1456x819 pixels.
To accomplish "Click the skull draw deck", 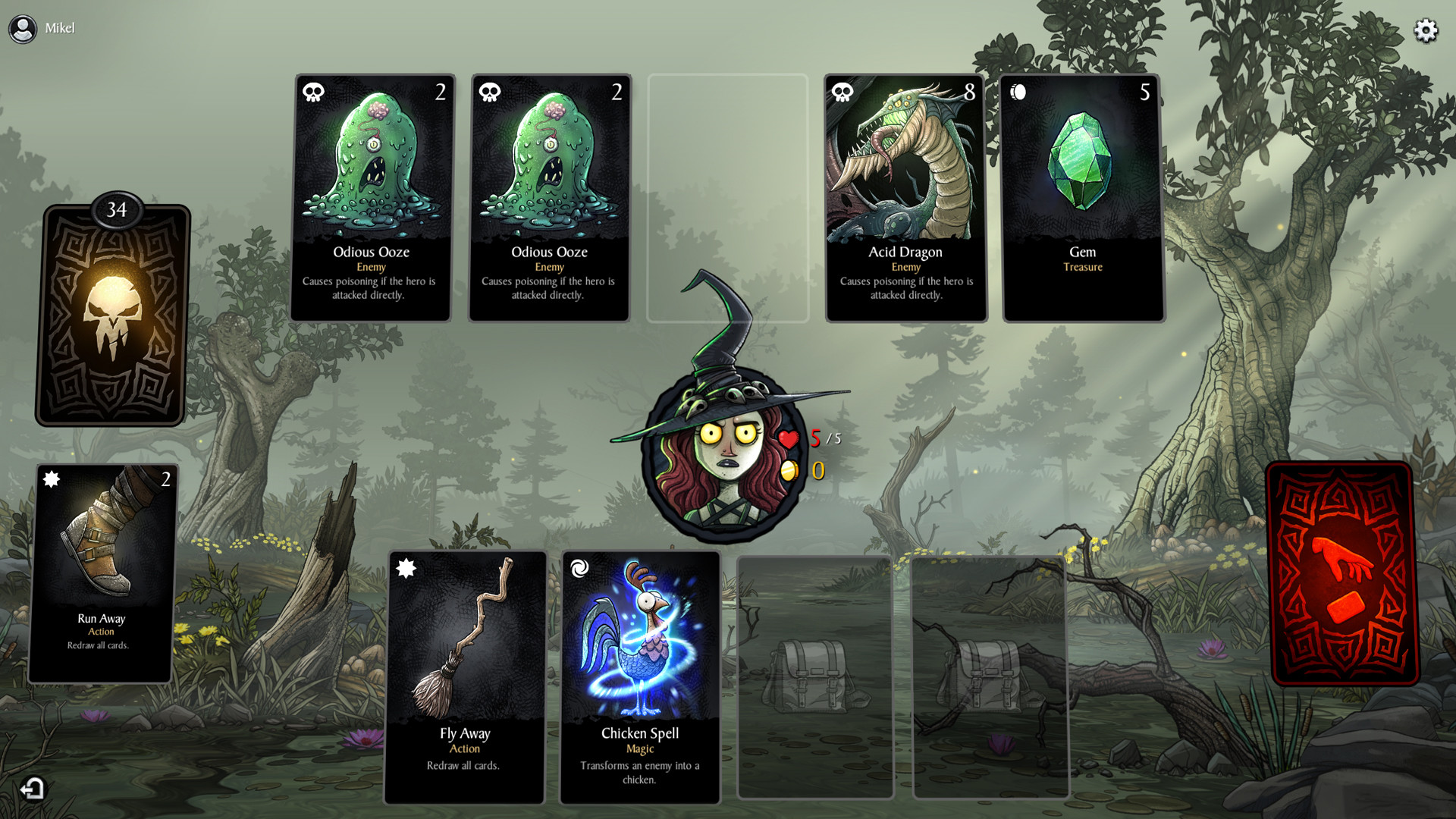I will coord(112,315).
